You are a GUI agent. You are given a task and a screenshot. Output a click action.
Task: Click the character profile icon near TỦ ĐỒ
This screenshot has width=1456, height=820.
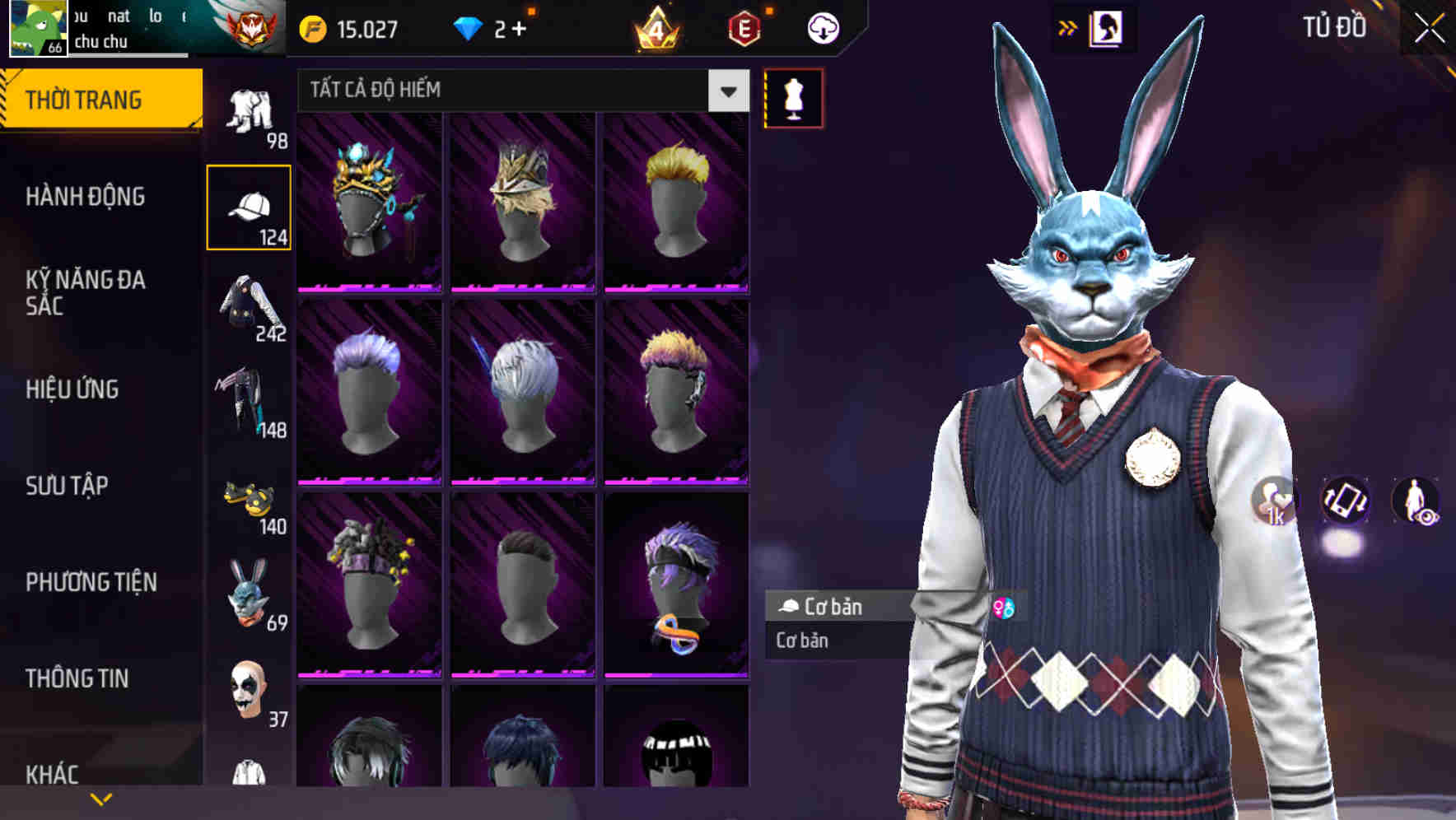click(1104, 27)
